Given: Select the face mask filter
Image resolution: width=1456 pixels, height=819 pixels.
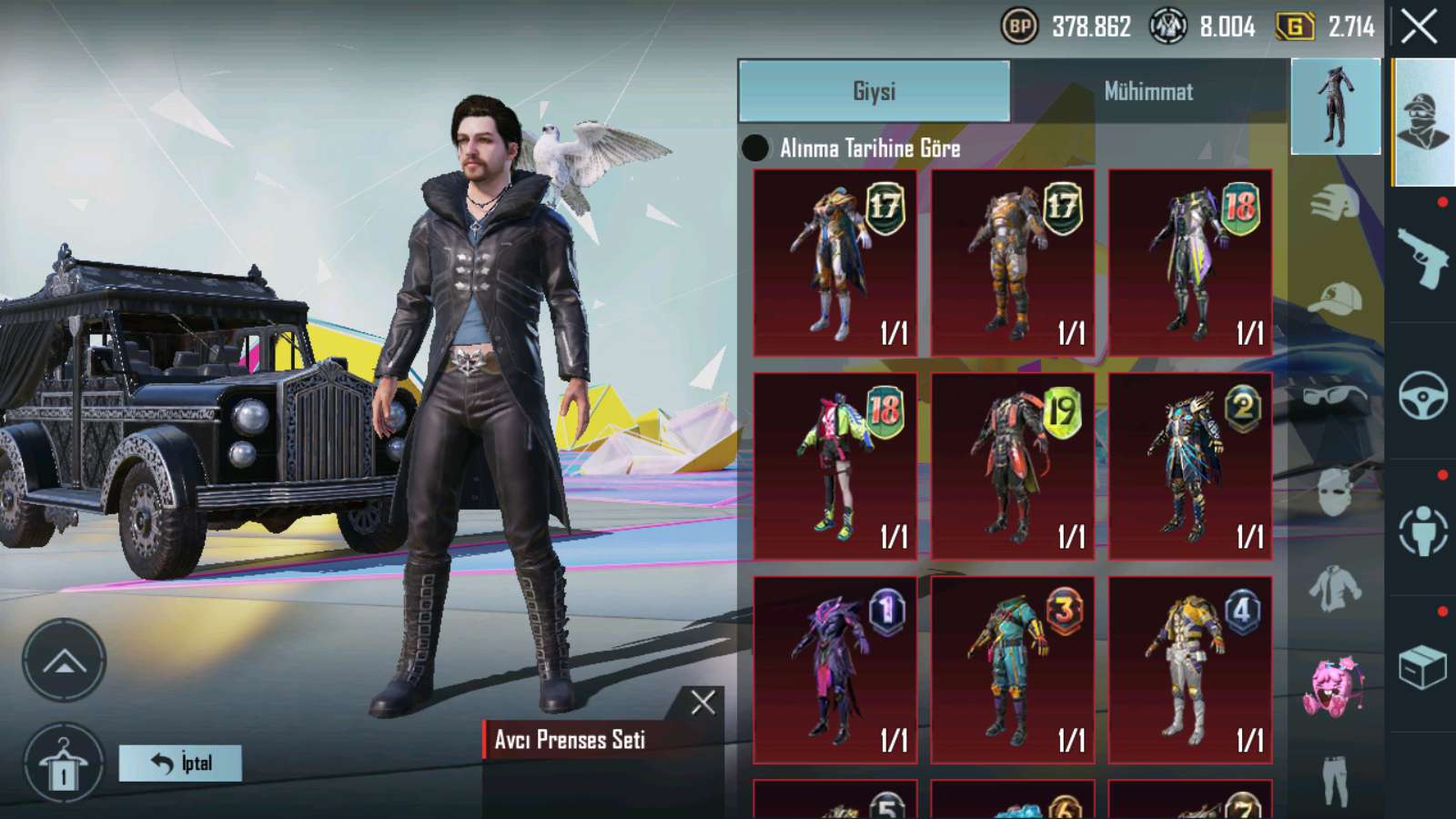Looking at the screenshot, I should point(1334,493).
